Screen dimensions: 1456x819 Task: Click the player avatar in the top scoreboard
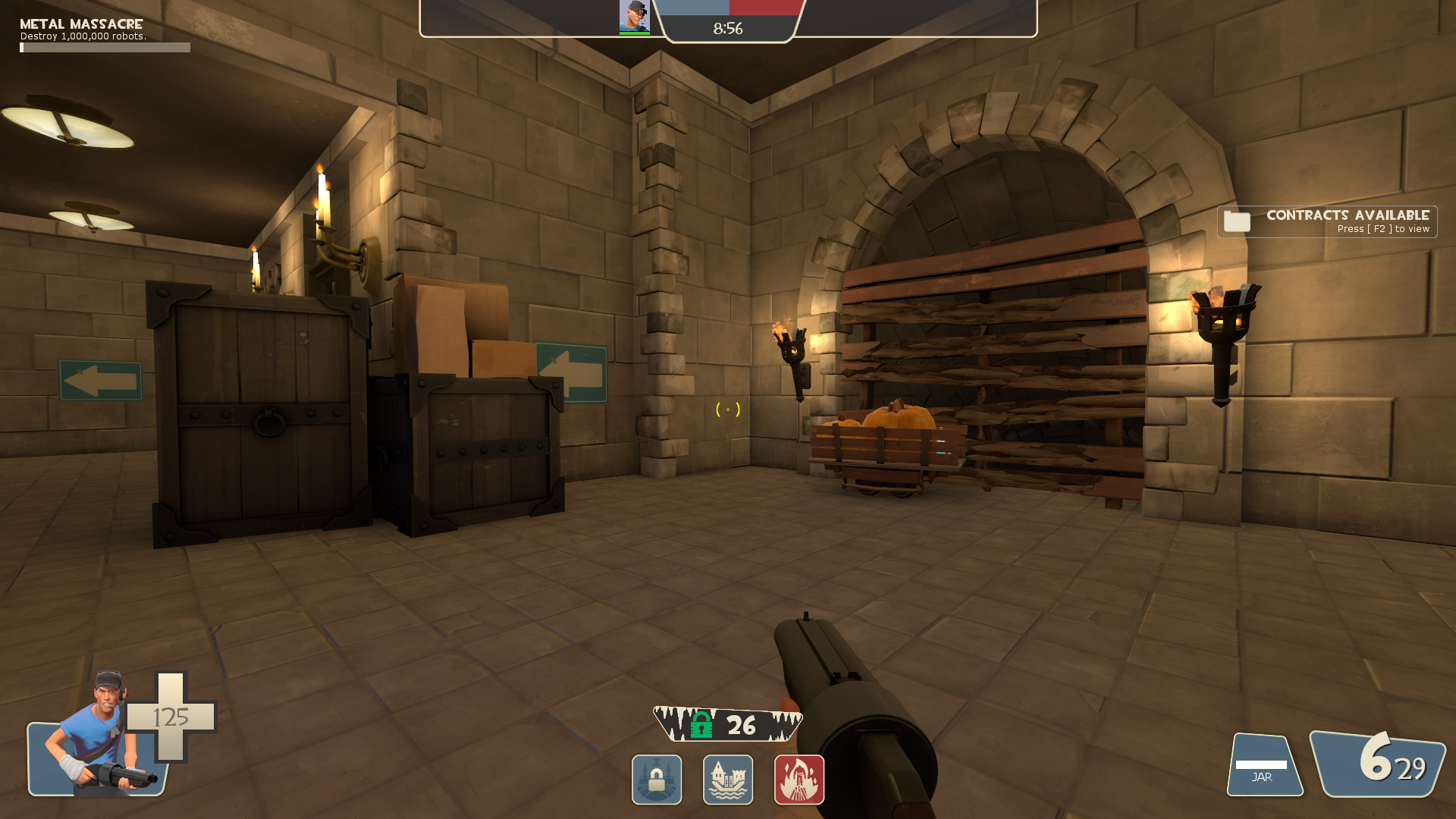pos(634,17)
